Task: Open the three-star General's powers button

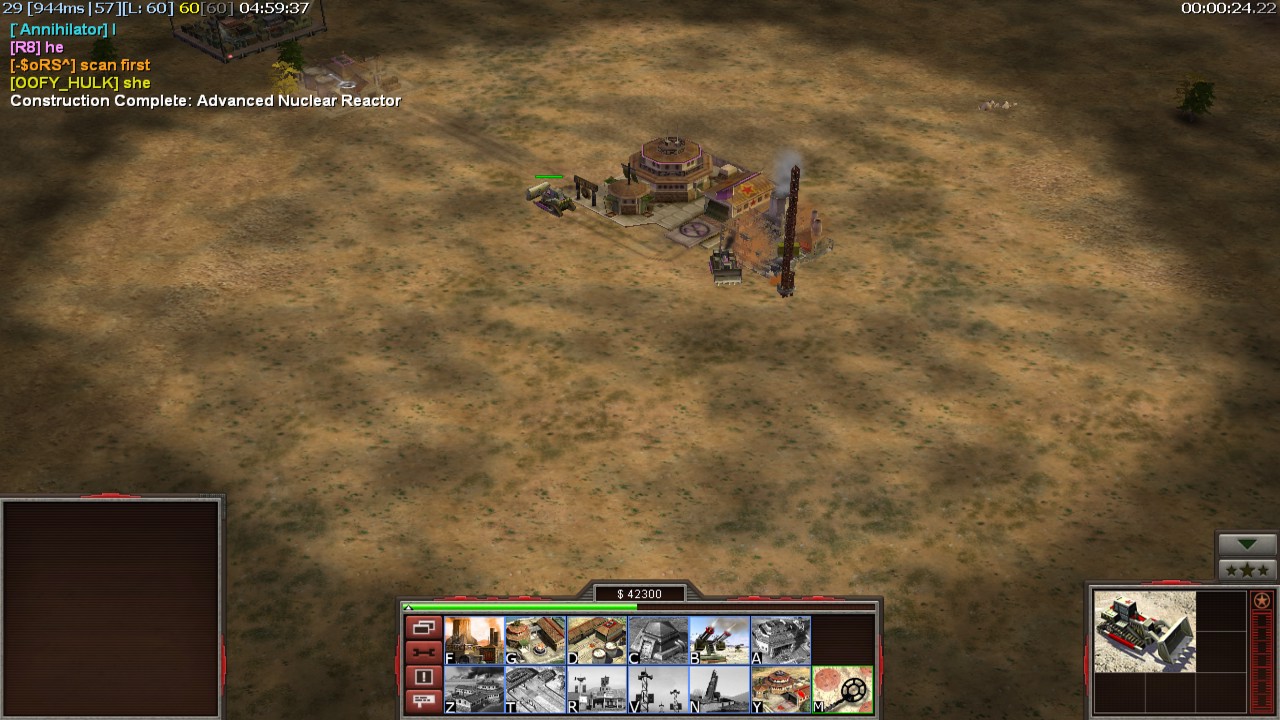Action: coord(1247,570)
